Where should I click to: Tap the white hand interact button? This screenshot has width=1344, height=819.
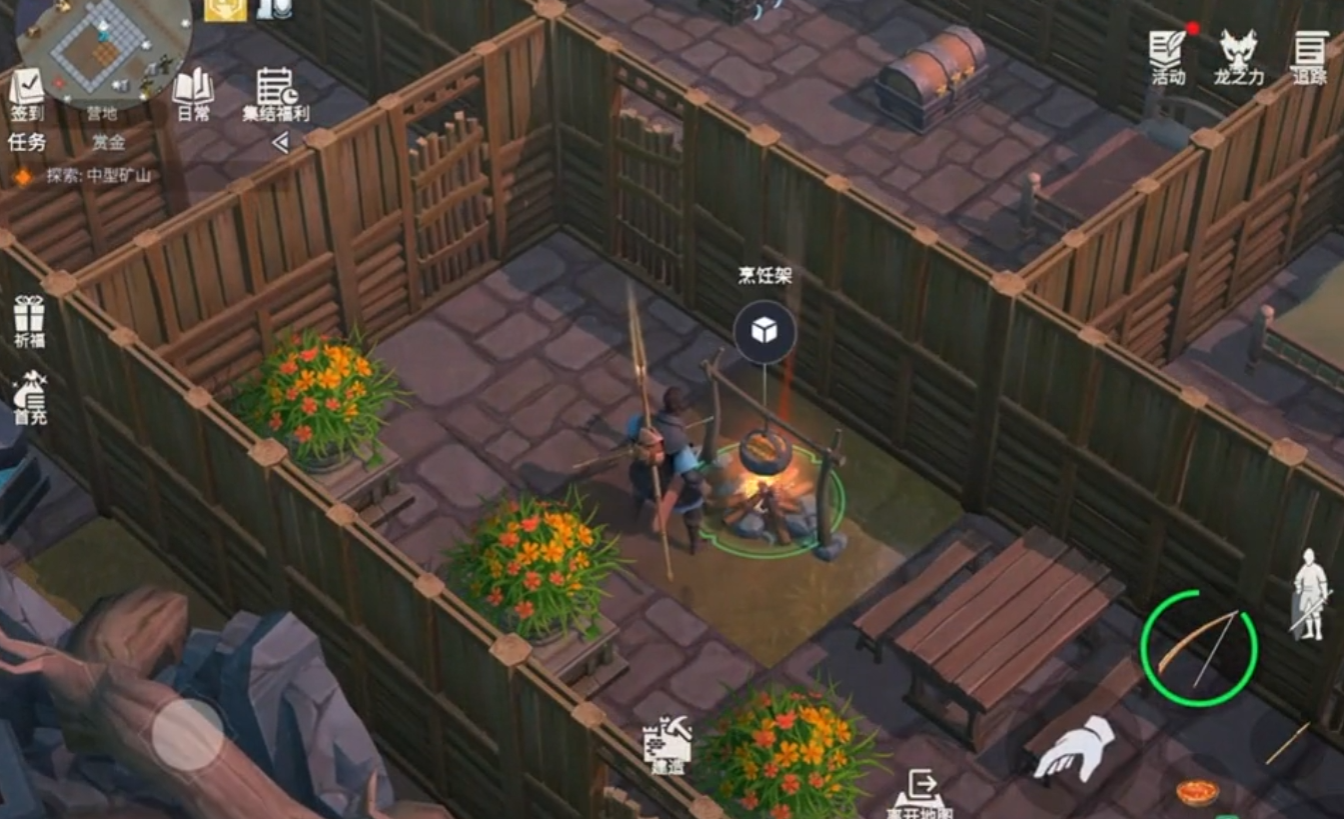point(1073,747)
